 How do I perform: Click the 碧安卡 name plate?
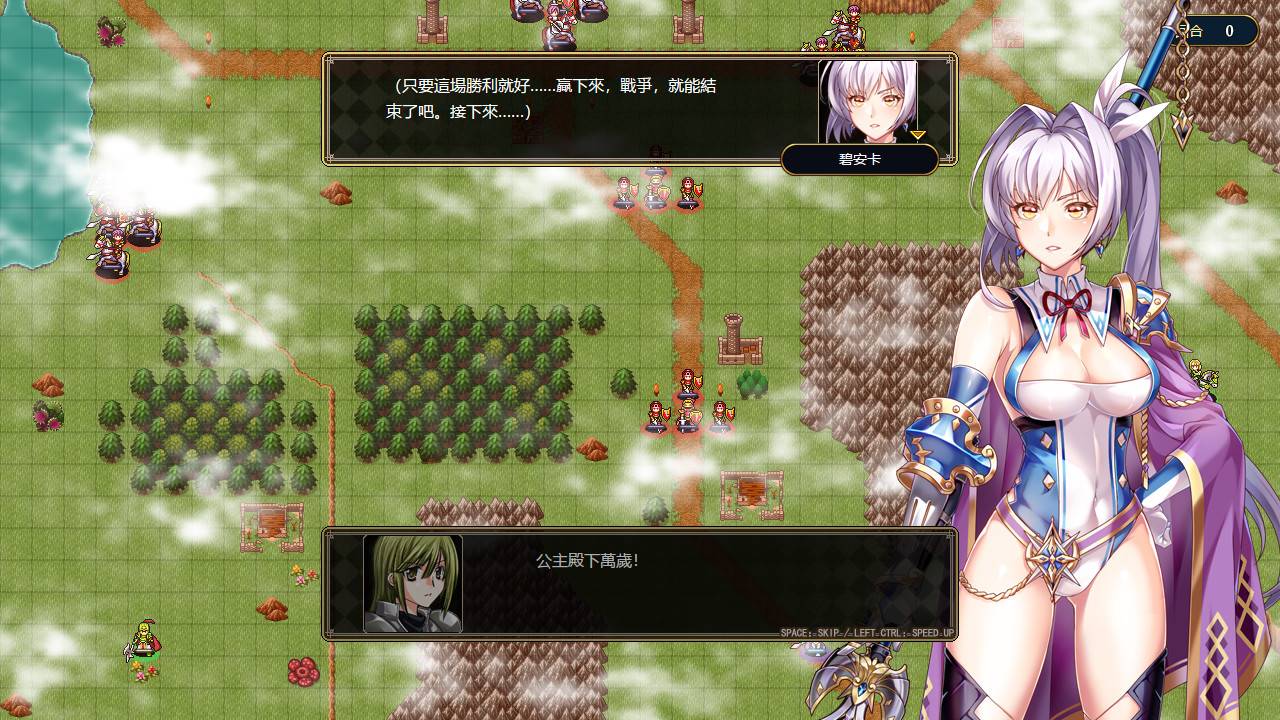[861, 159]
